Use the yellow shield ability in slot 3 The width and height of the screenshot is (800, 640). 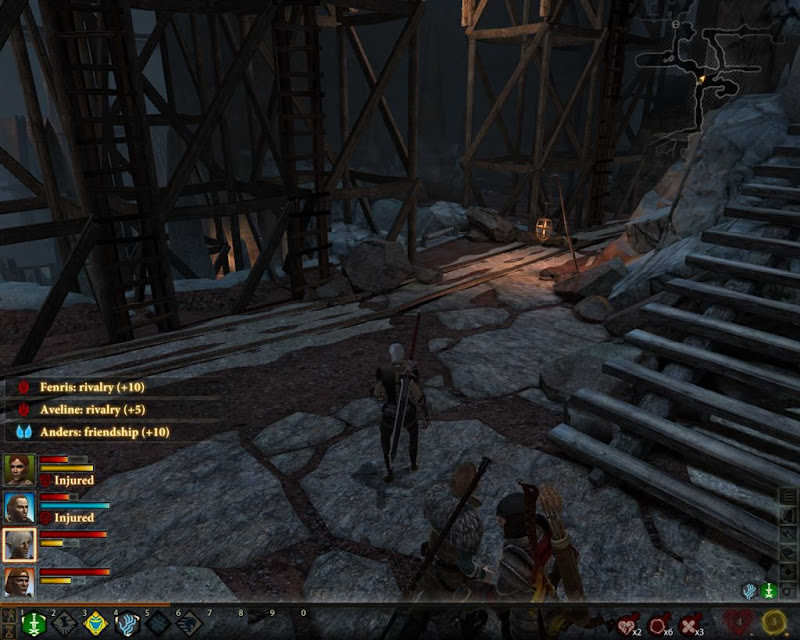tap(95, 624)
